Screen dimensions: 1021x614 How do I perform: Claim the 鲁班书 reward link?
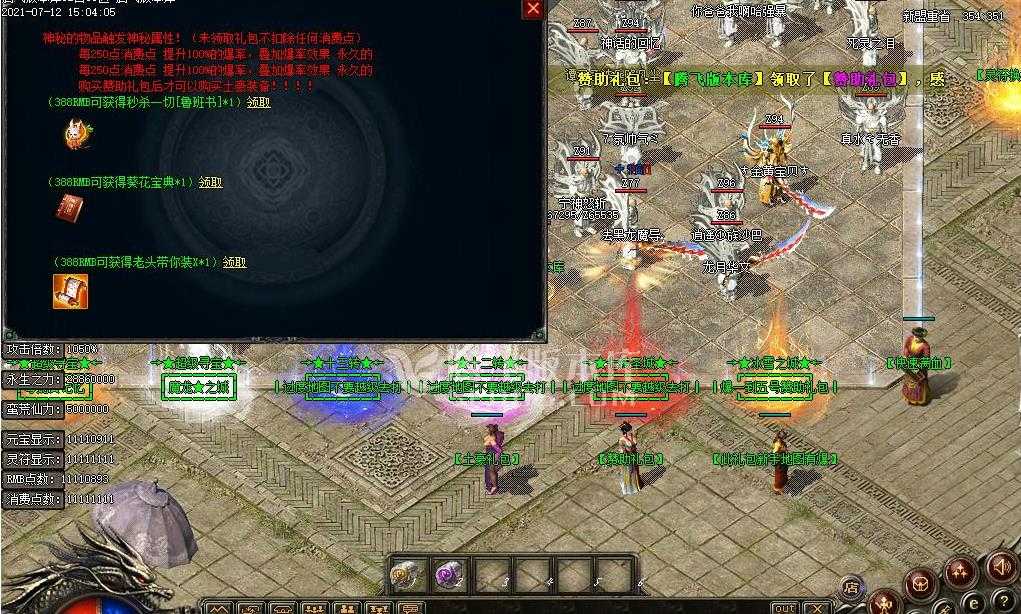pos(258,102)
